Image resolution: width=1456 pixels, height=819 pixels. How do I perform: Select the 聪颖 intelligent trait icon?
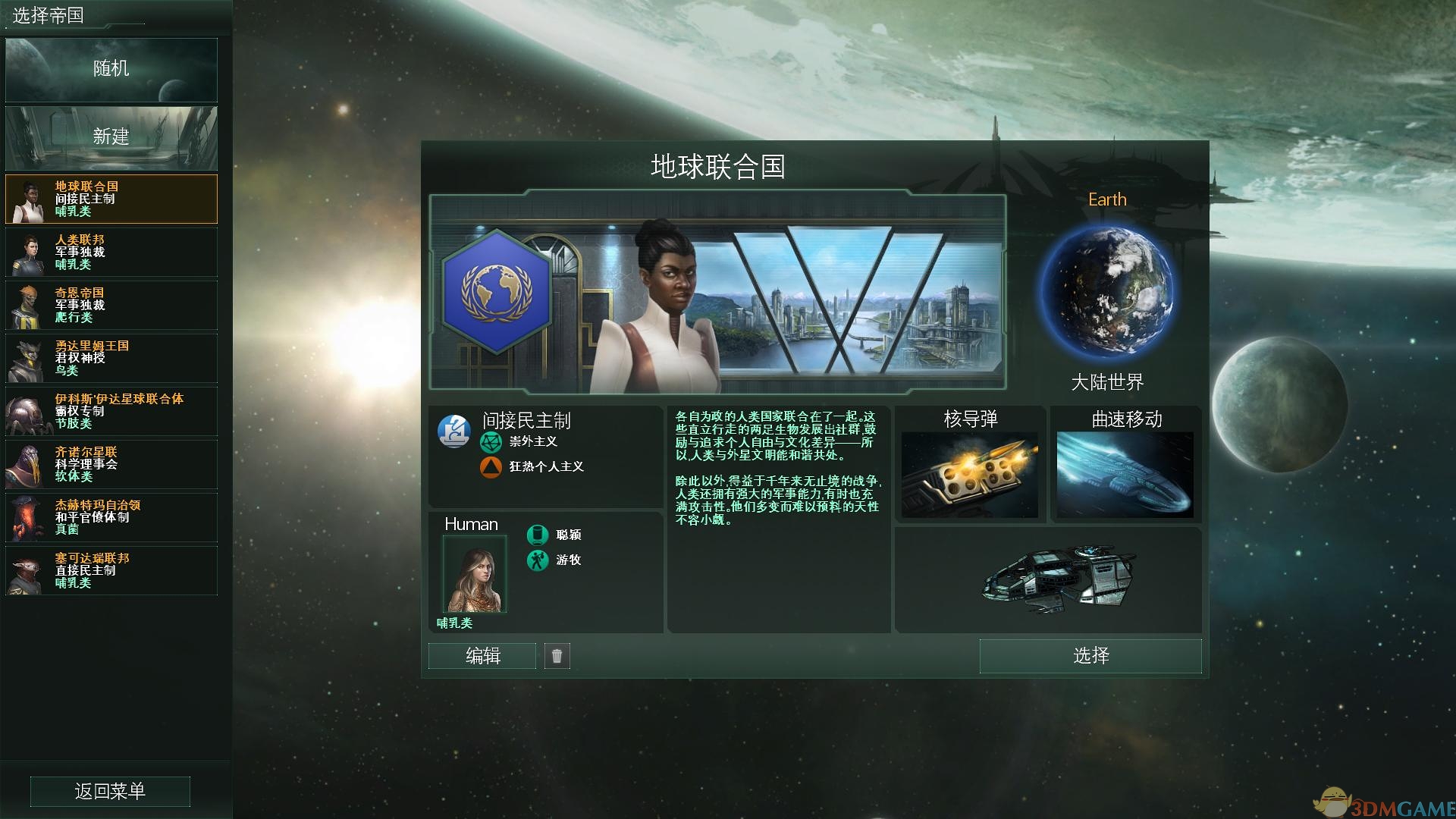click(538, 535)
